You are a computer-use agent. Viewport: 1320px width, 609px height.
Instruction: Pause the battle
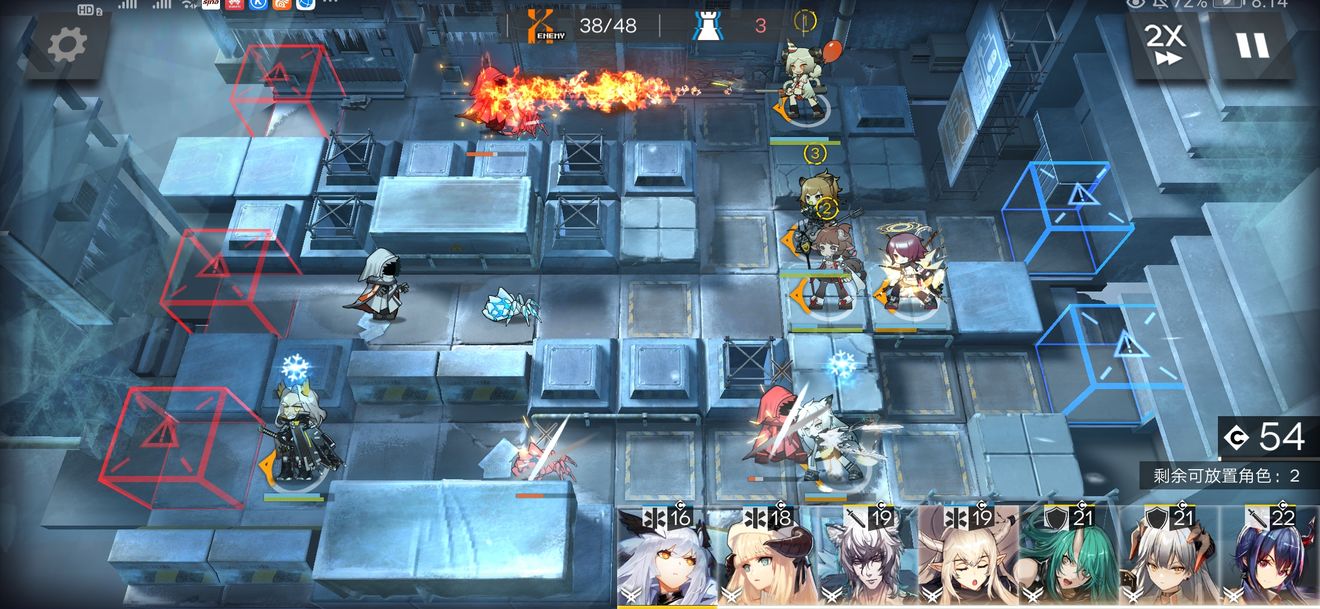[x=1251, y=45]
